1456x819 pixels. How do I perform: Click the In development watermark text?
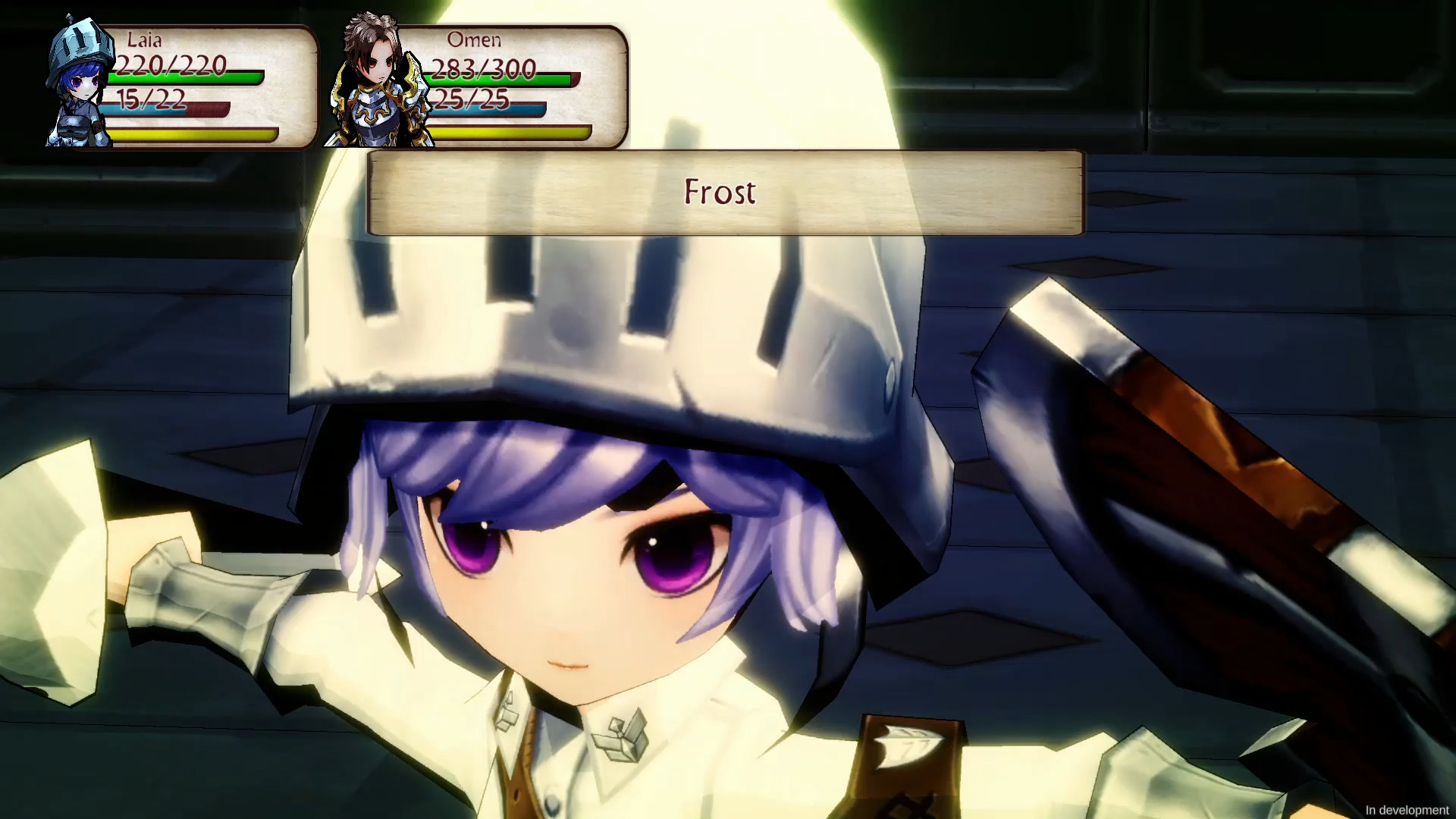tap(1406, 810)
